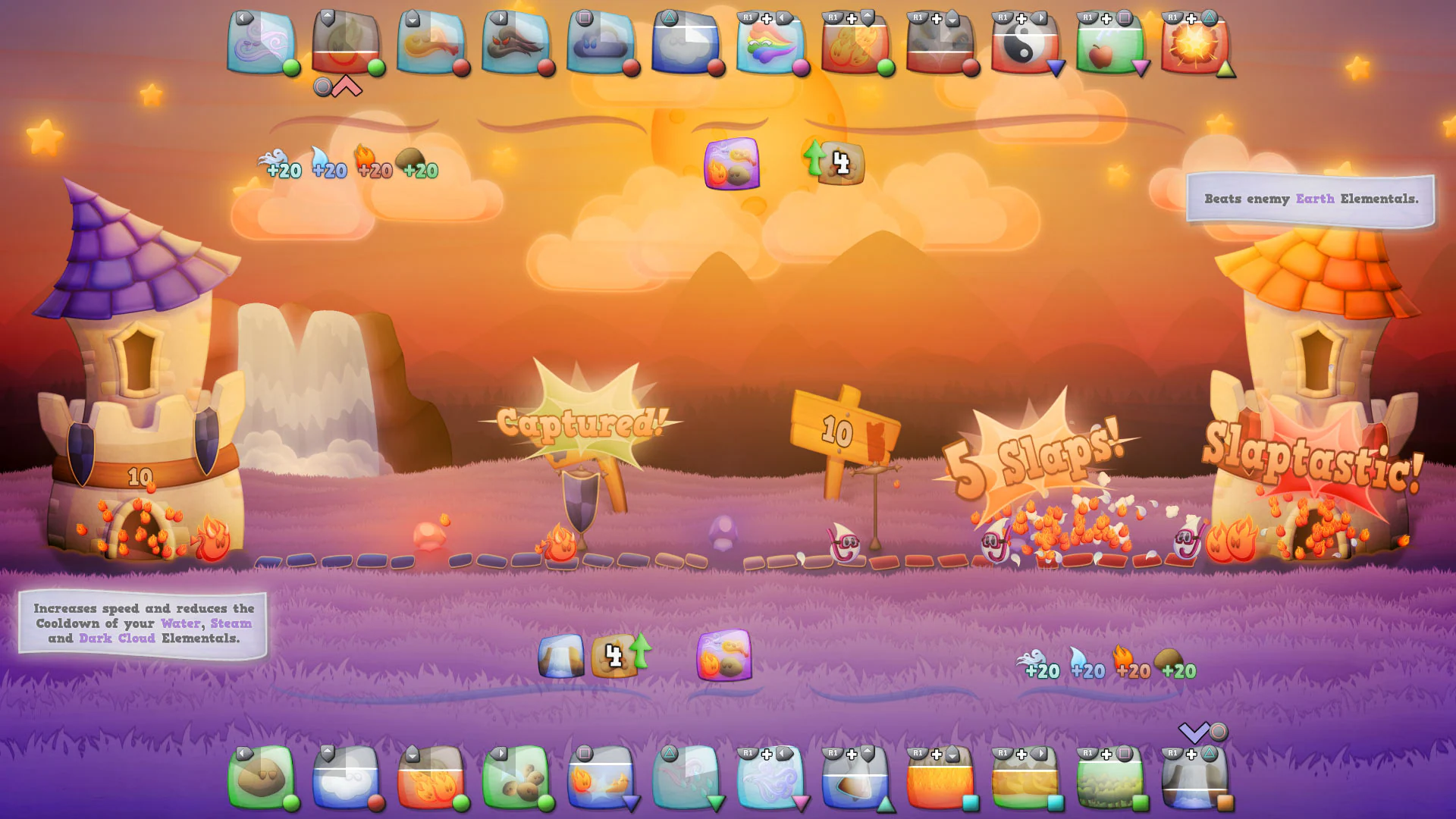1456x819 pixels.
Task: Select the top rainbow elemental card
Action: point(770,42)
